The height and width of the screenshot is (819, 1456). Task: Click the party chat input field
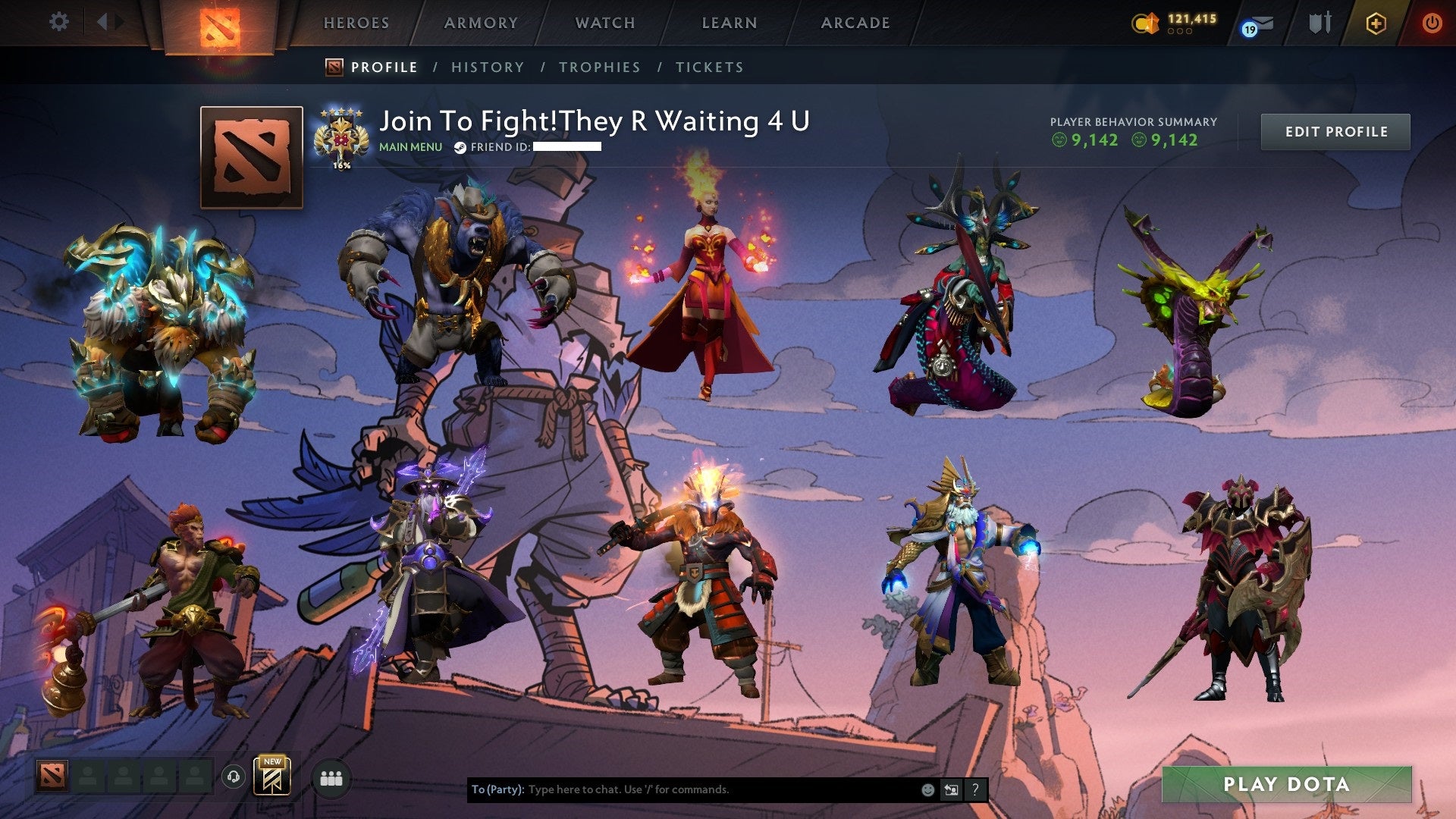[682, 789]
